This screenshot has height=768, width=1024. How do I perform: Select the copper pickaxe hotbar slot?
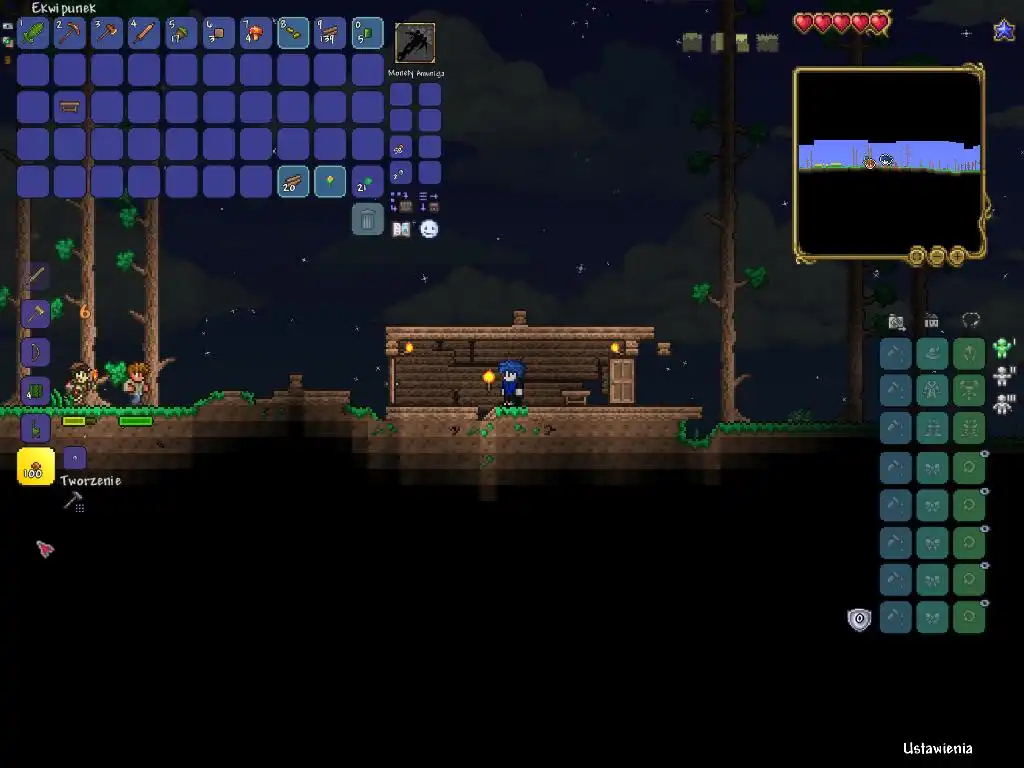70,33
